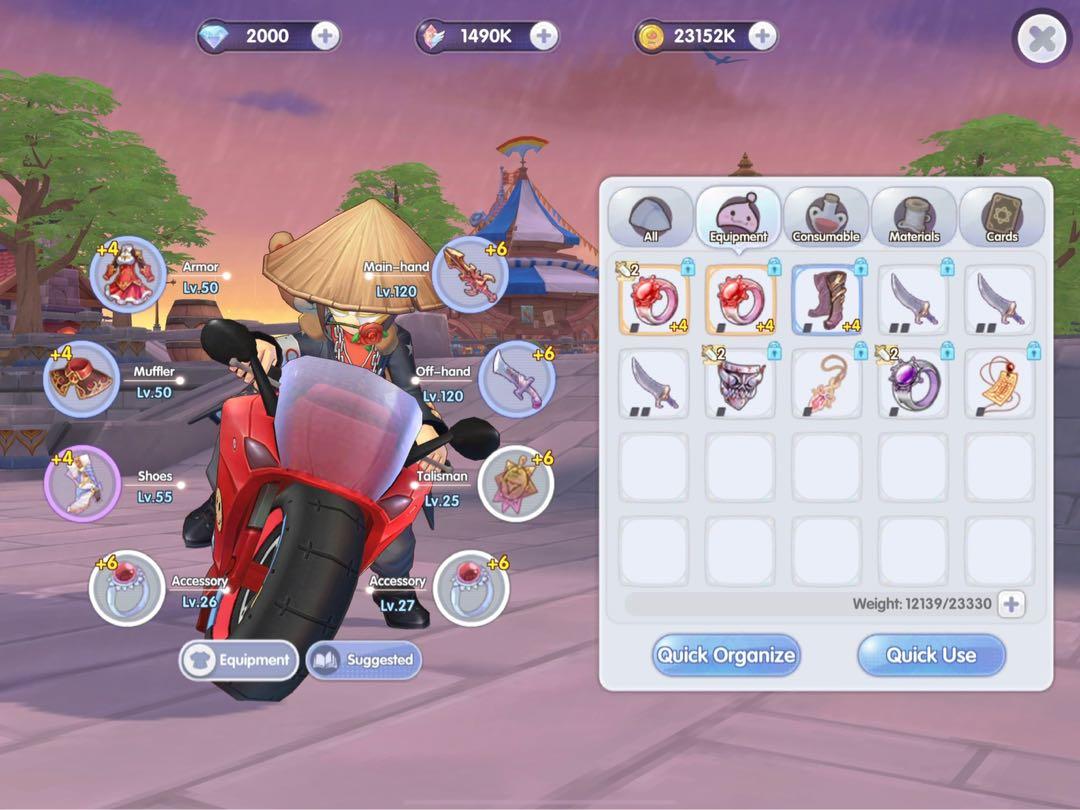Select the brown boots in inventory
The image size is (1080, 810).
(x=827, y=299)
